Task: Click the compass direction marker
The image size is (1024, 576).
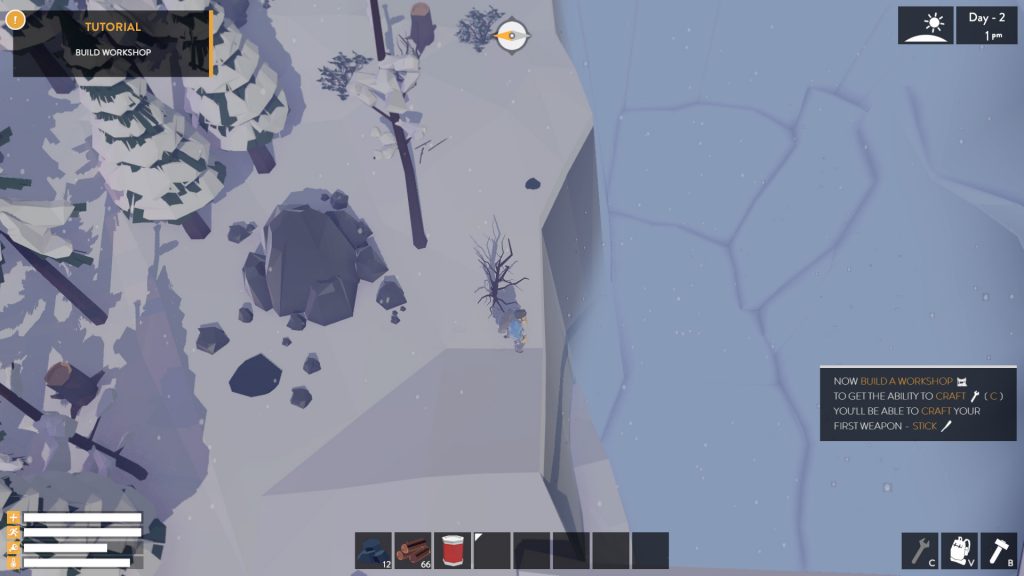Action: (513, 36)
